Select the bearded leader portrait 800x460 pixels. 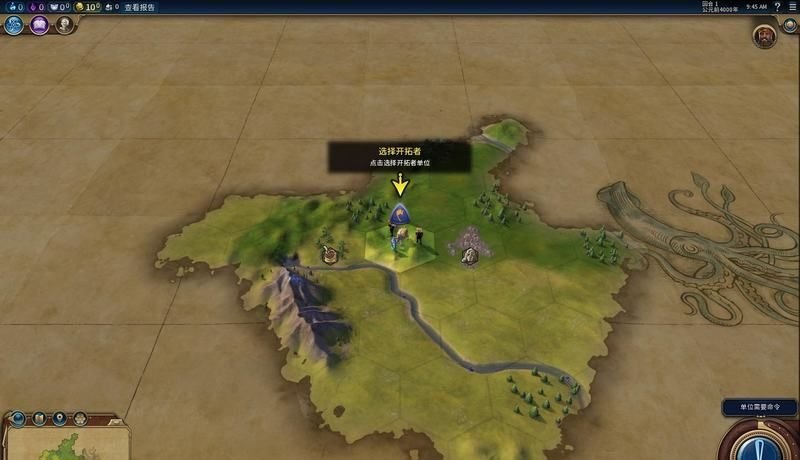tap(765, 35)
